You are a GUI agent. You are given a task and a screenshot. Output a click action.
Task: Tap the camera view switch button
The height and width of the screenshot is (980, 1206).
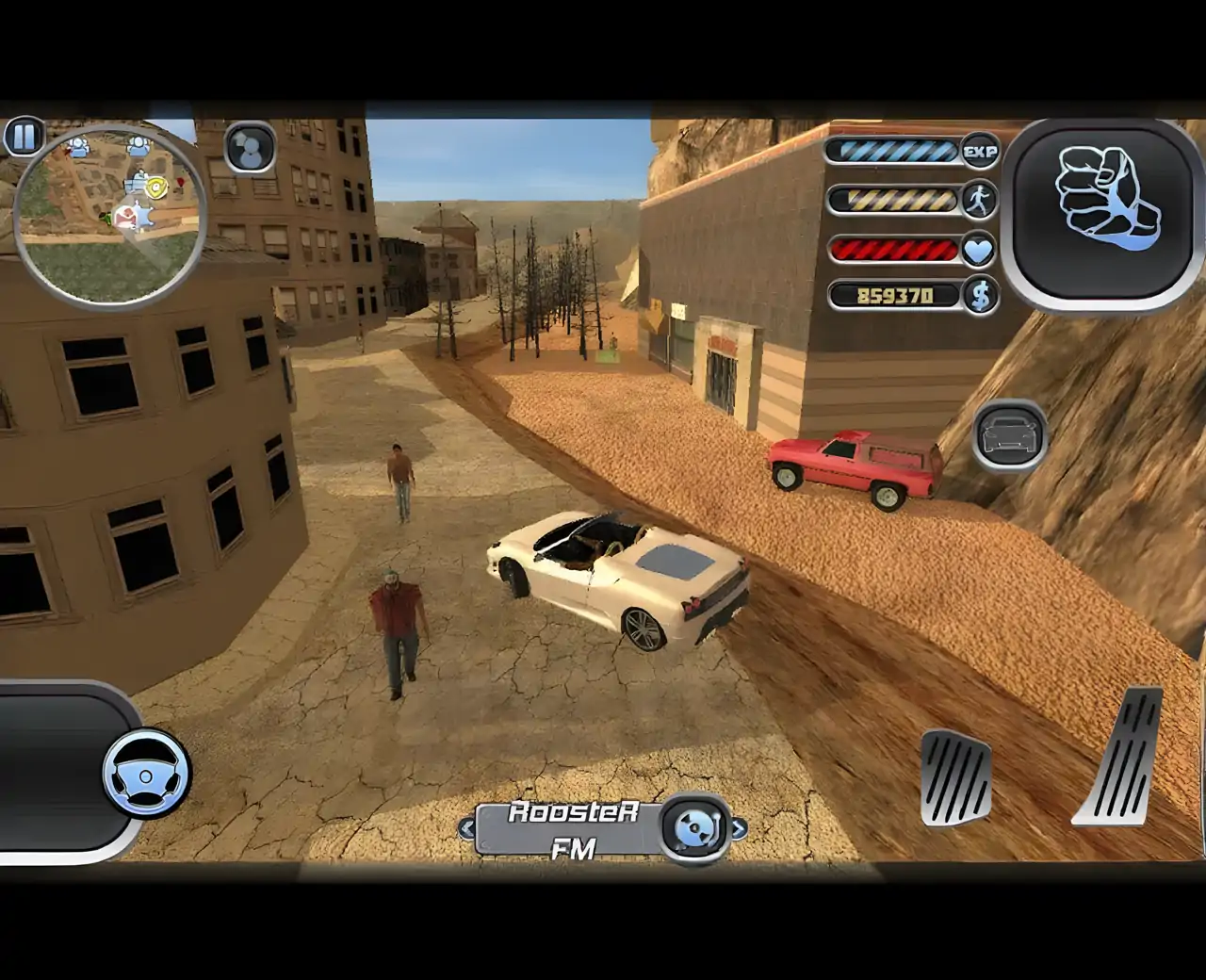[250, 149]
